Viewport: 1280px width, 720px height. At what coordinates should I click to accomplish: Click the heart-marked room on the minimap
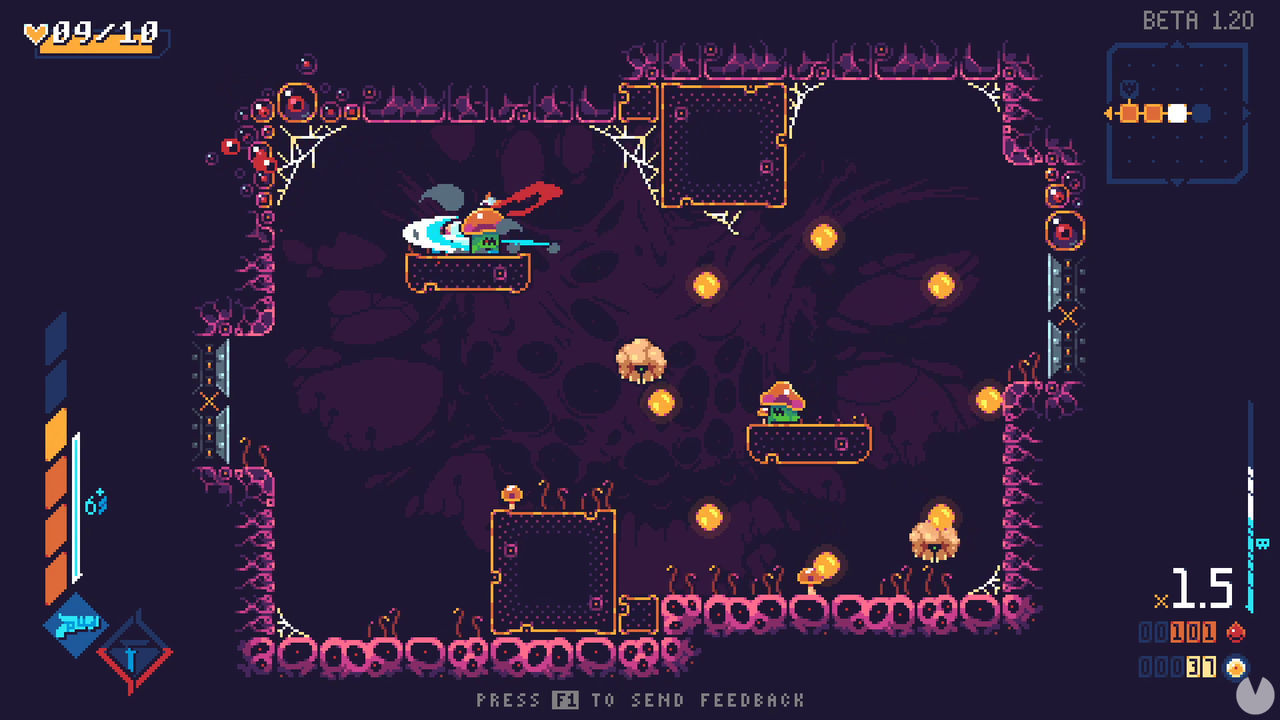pos(1129,88)
